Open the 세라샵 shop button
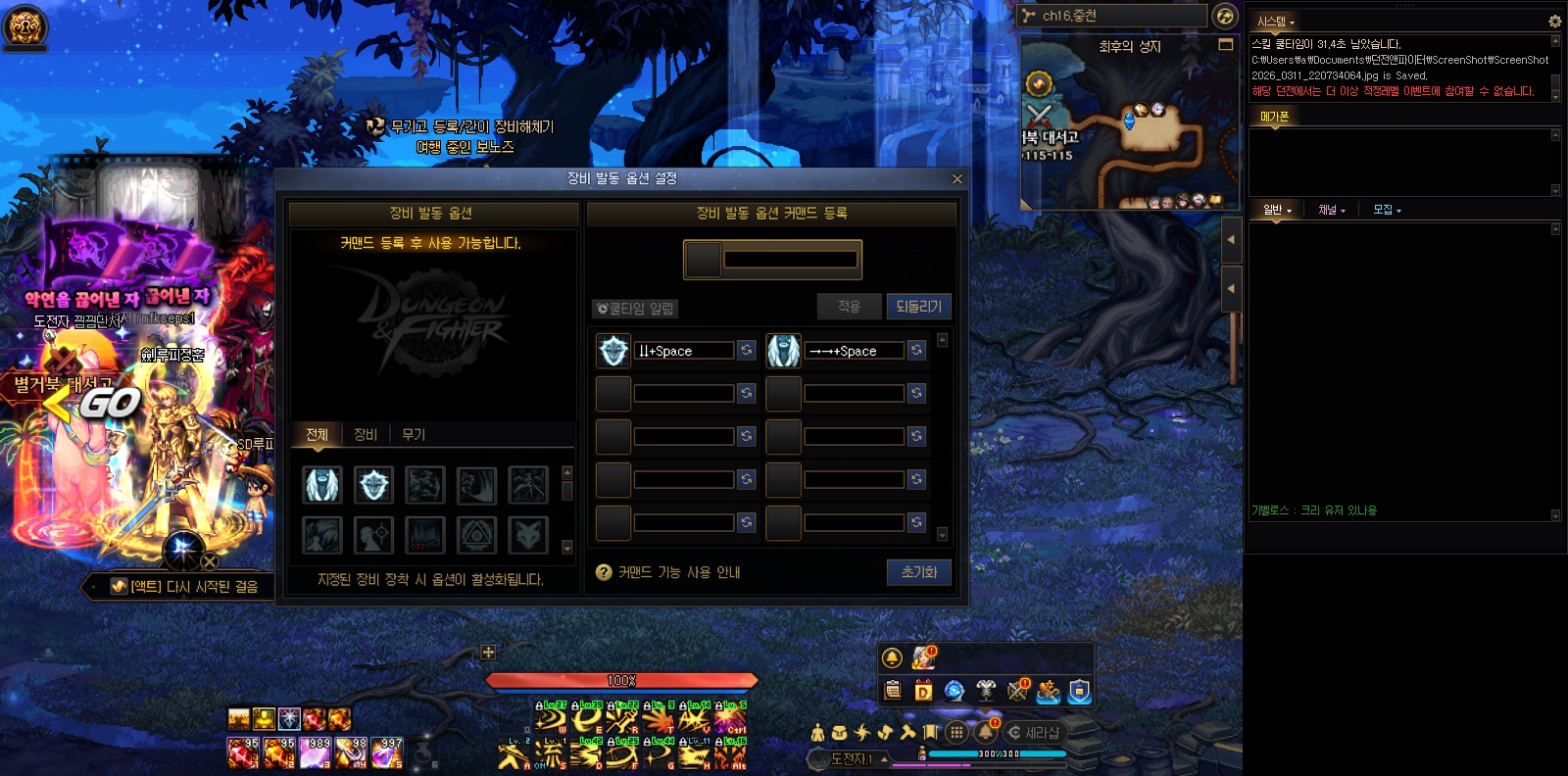 (x=1034, y=733)
